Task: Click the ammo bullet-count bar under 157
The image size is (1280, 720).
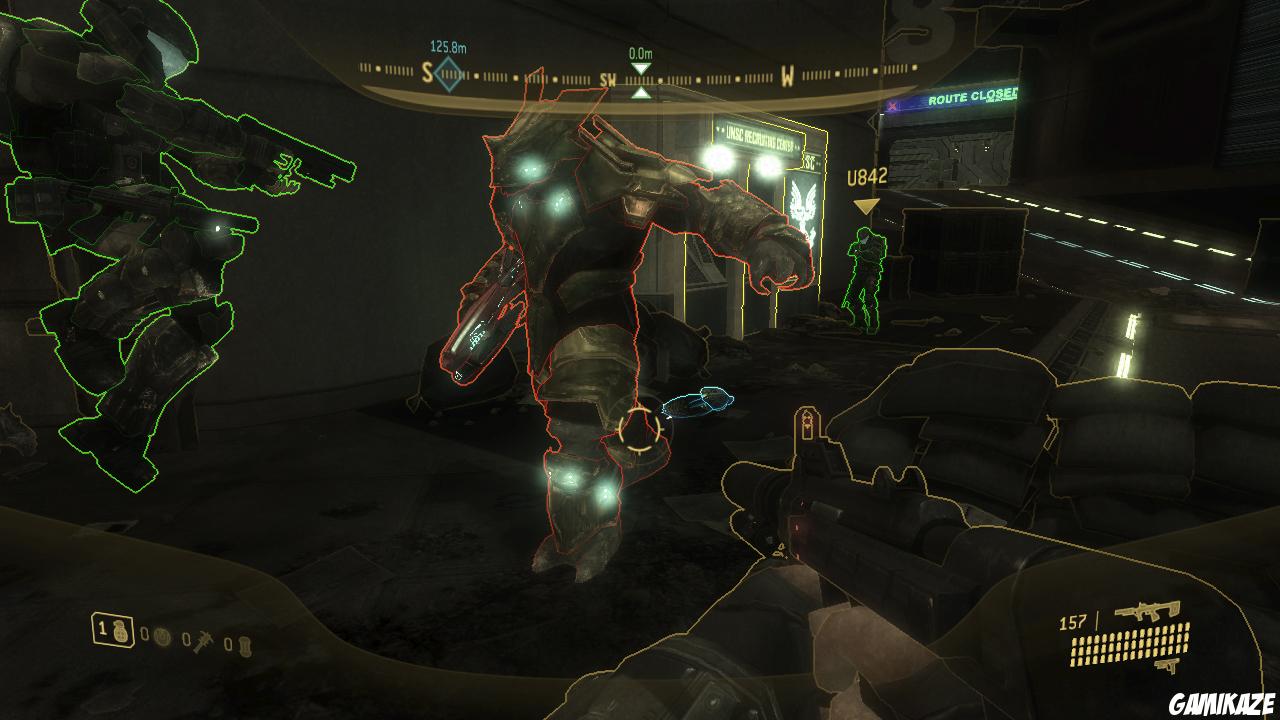Action: (1131, 646)
